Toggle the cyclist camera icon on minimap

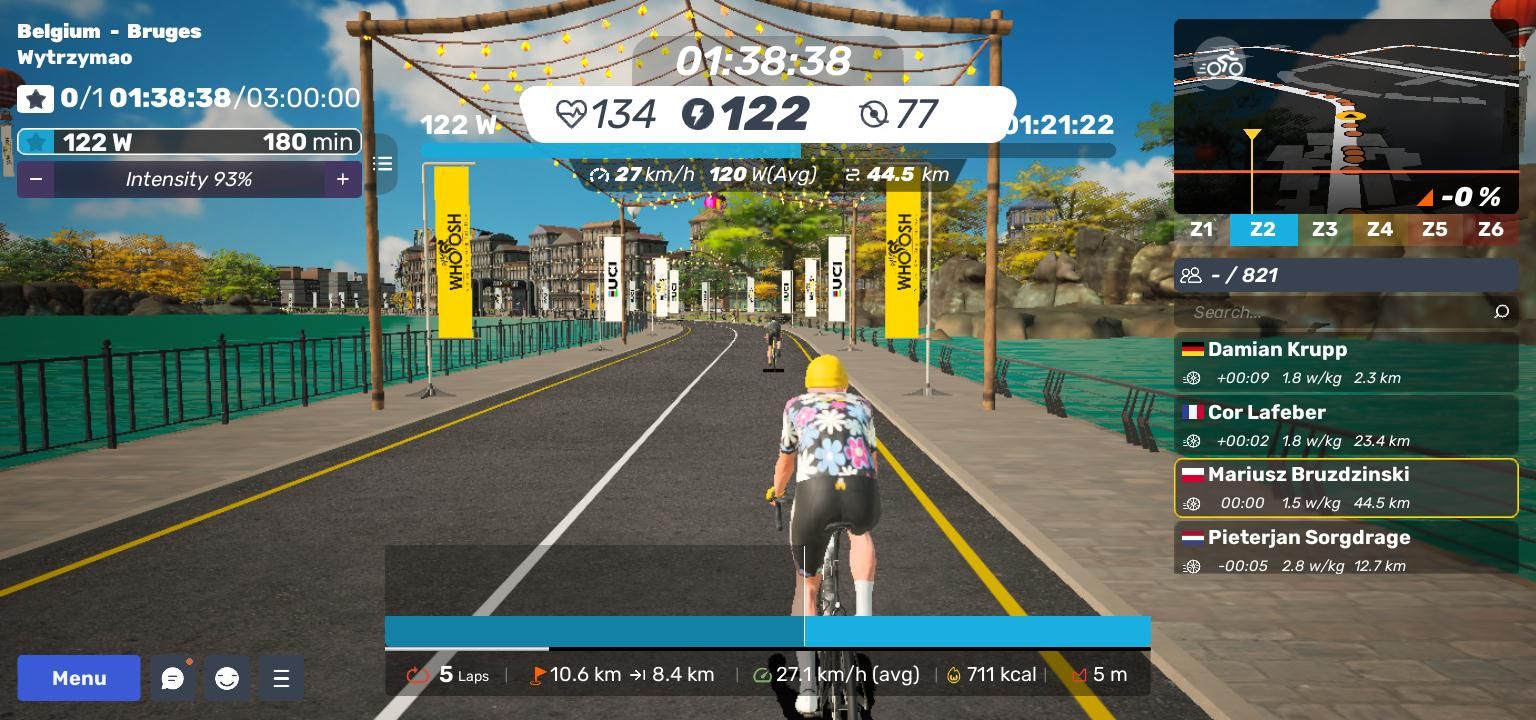pyautogui.click(x=1221, y=65)
